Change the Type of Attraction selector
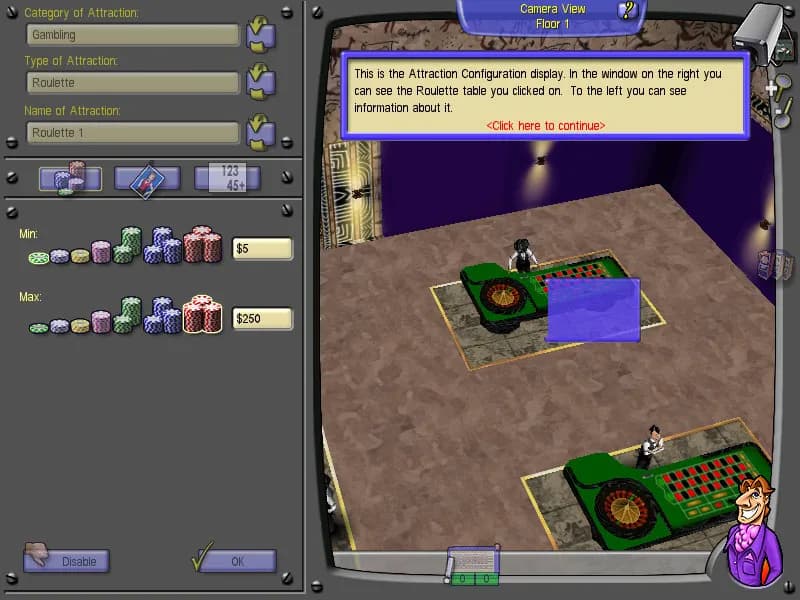The width and height of the screenshot is (800, 600). [260, 82]
